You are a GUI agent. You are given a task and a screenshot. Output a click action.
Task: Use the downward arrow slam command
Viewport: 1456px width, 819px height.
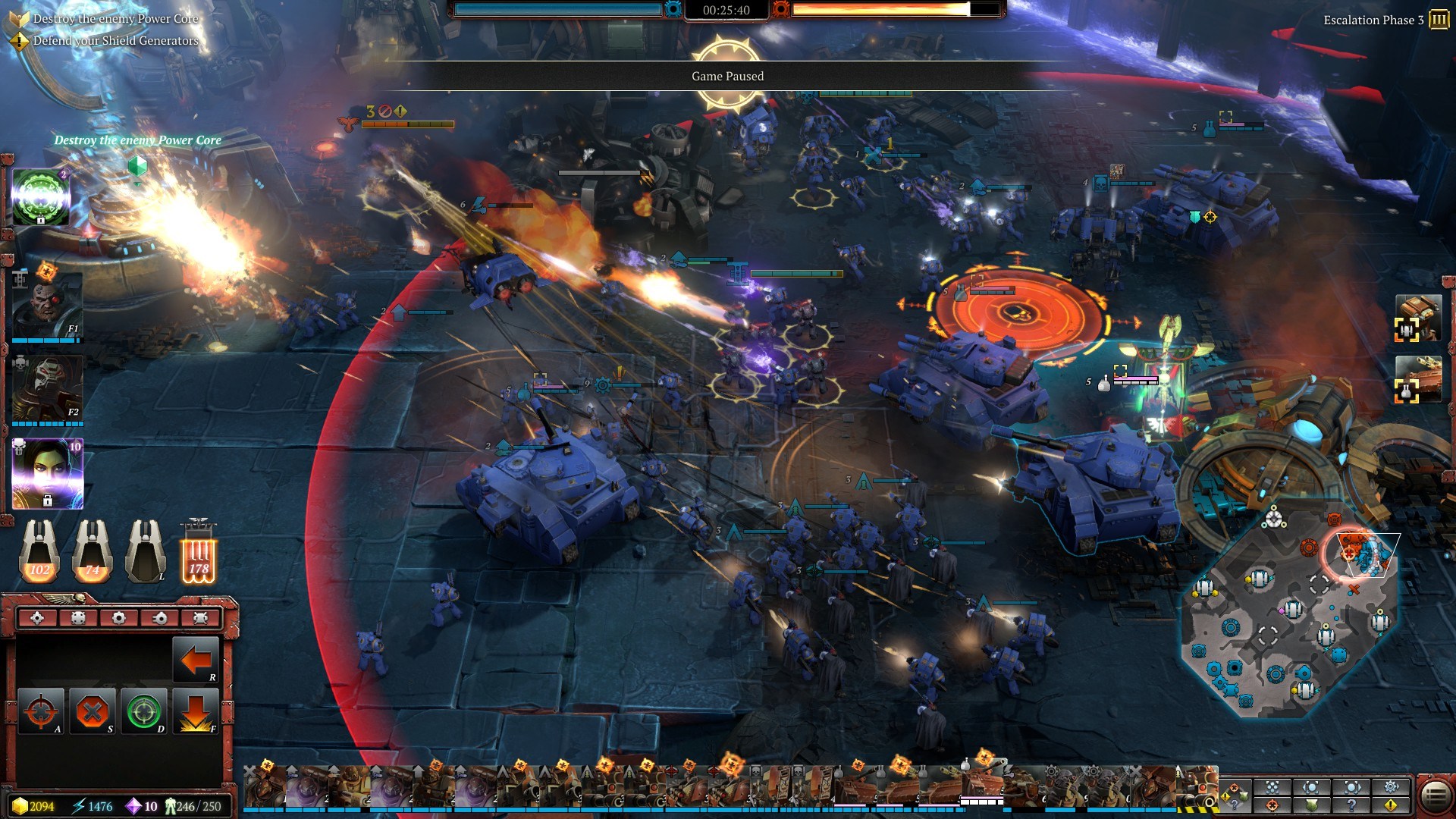(x=195, y=711)
